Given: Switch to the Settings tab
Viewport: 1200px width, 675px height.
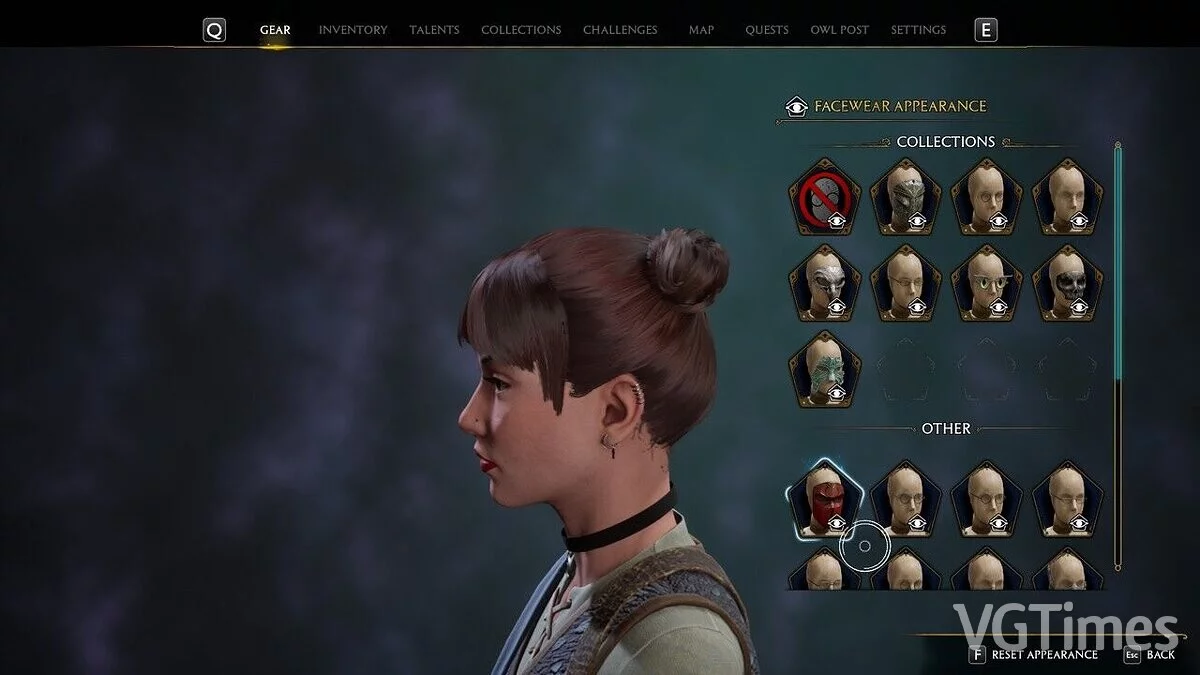Looking at the screenshot, I should (x=918, y=30).
